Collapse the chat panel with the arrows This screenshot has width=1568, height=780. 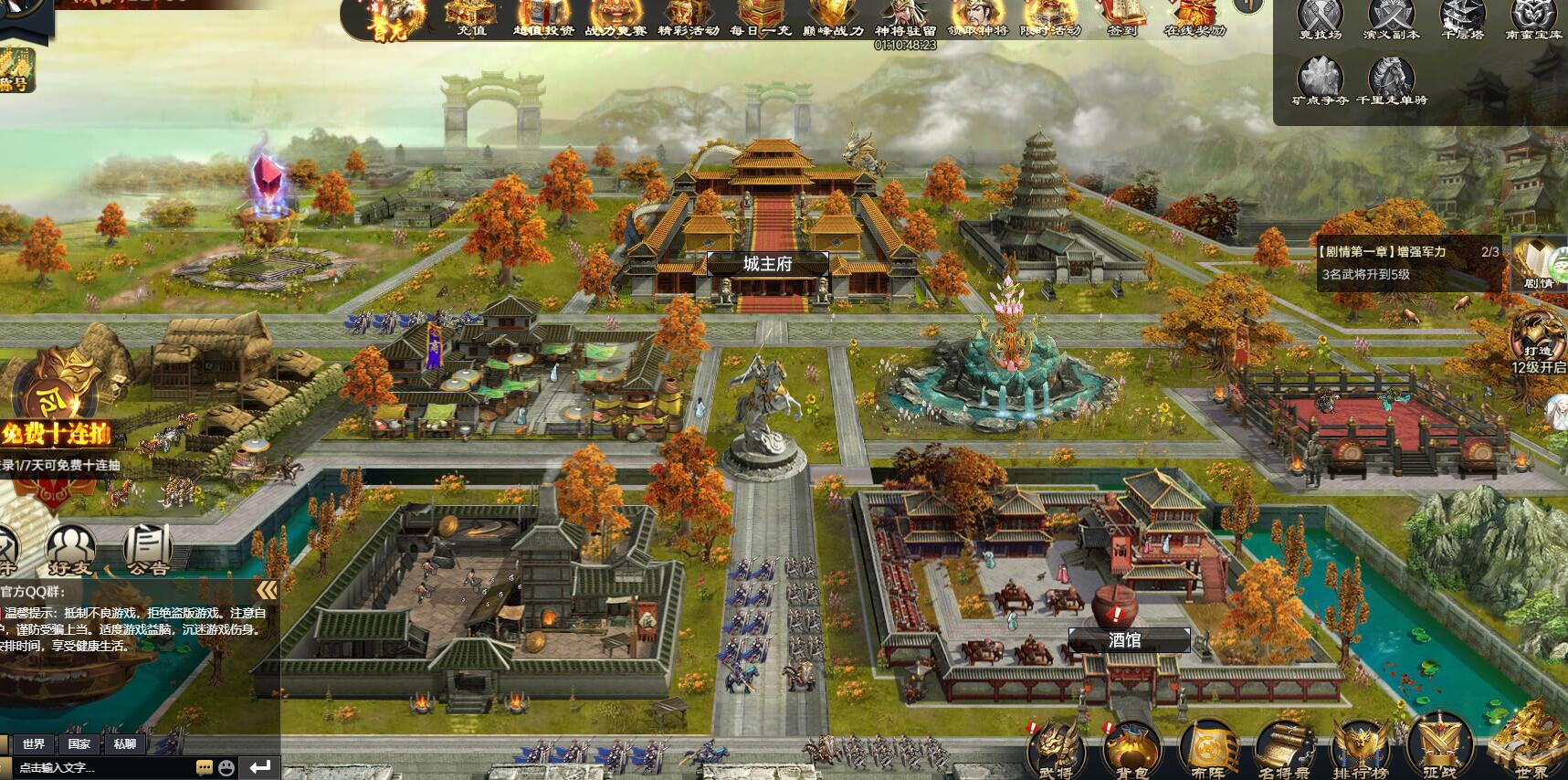point(267,590)
